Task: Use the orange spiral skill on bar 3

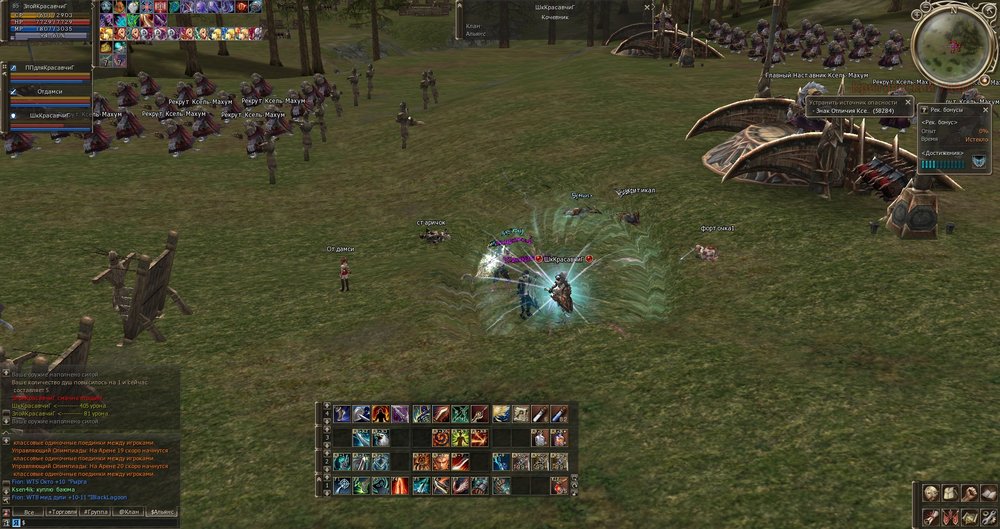Action: tap(440, 438)
